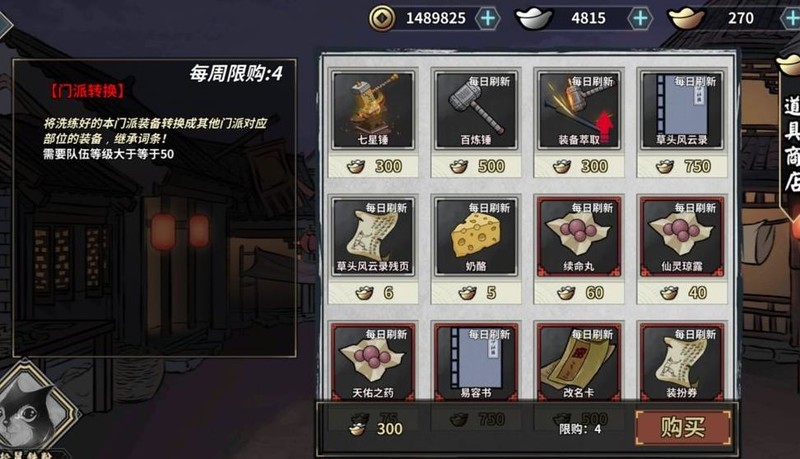Viewport: 800px width, 459px height.
Task: Choose the 易容书 book item
Action: tap(475, 360)
